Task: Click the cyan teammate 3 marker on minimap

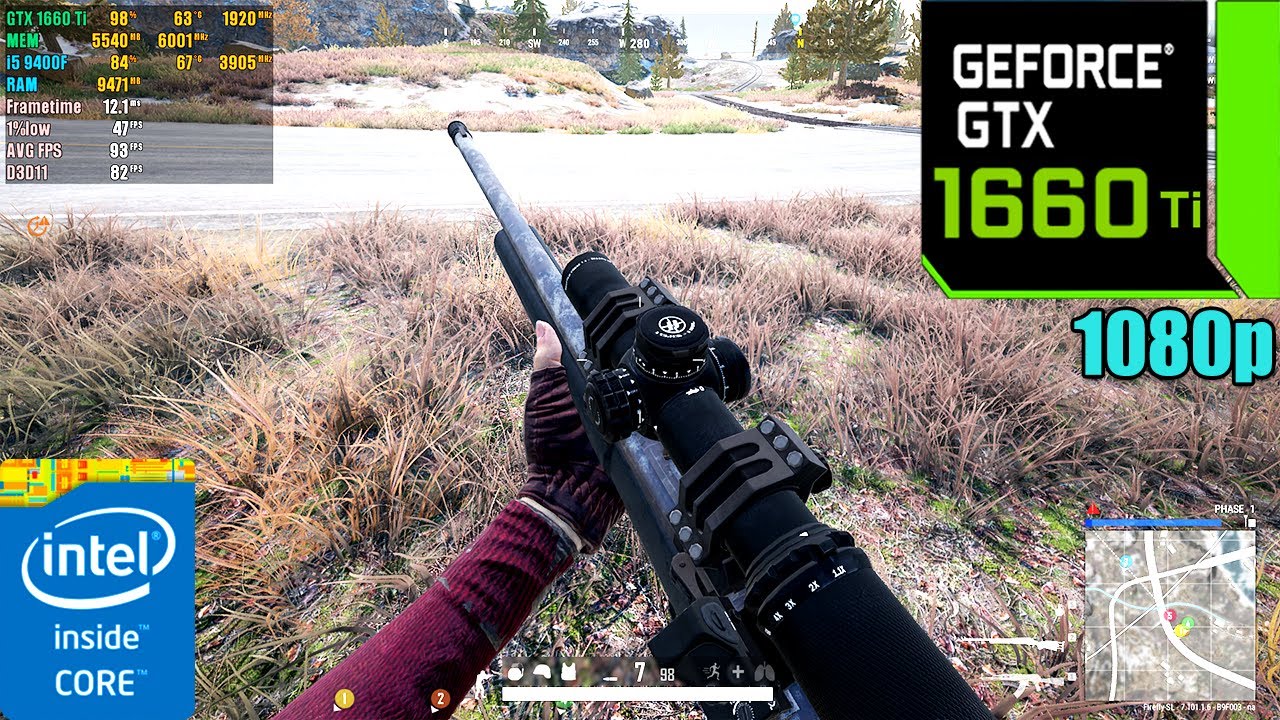Action: pos(1127,562)
